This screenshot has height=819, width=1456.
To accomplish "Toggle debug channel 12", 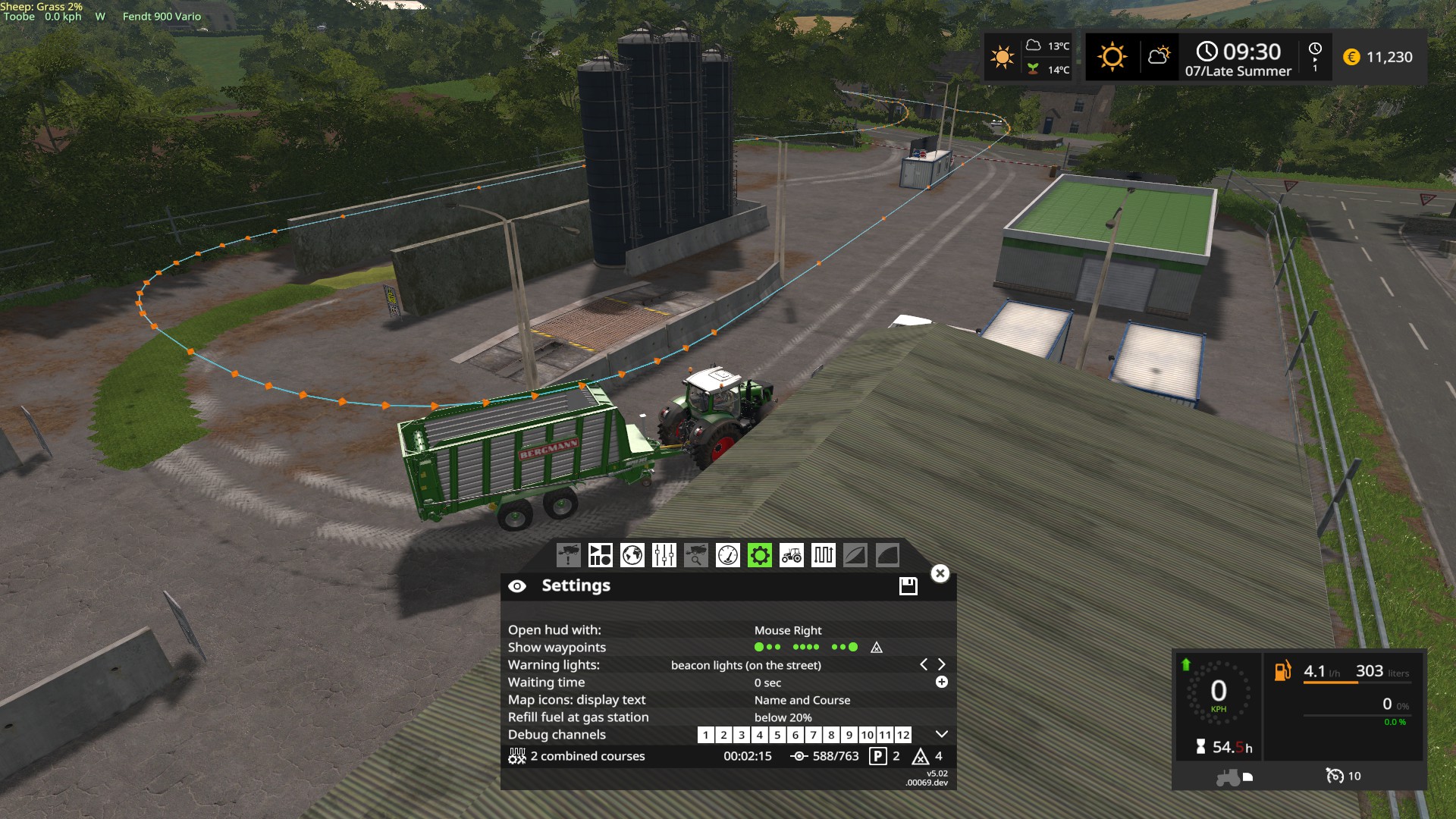I will point(902,735).
